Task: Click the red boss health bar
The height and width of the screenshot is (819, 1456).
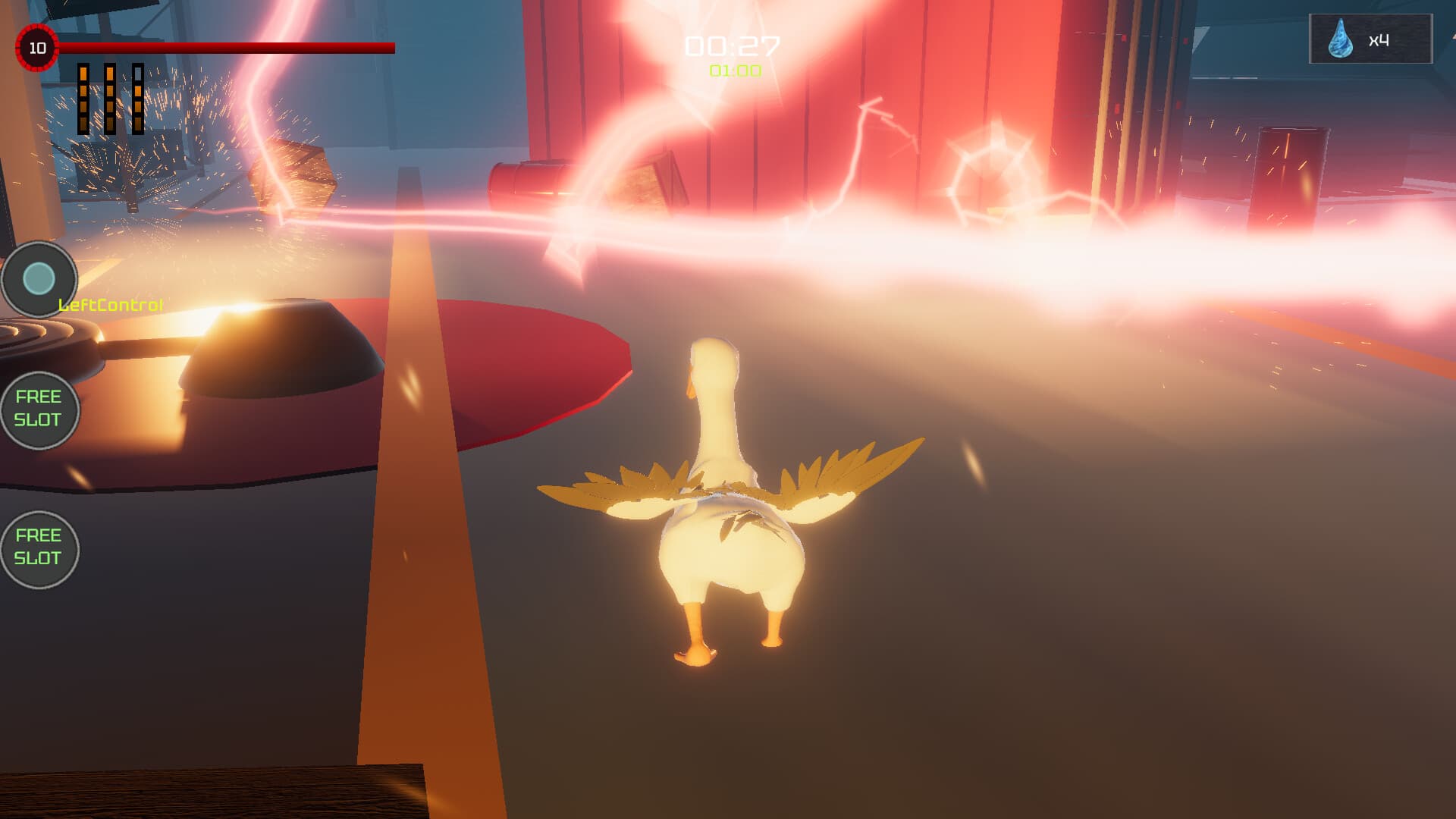Action: (227, 49)
